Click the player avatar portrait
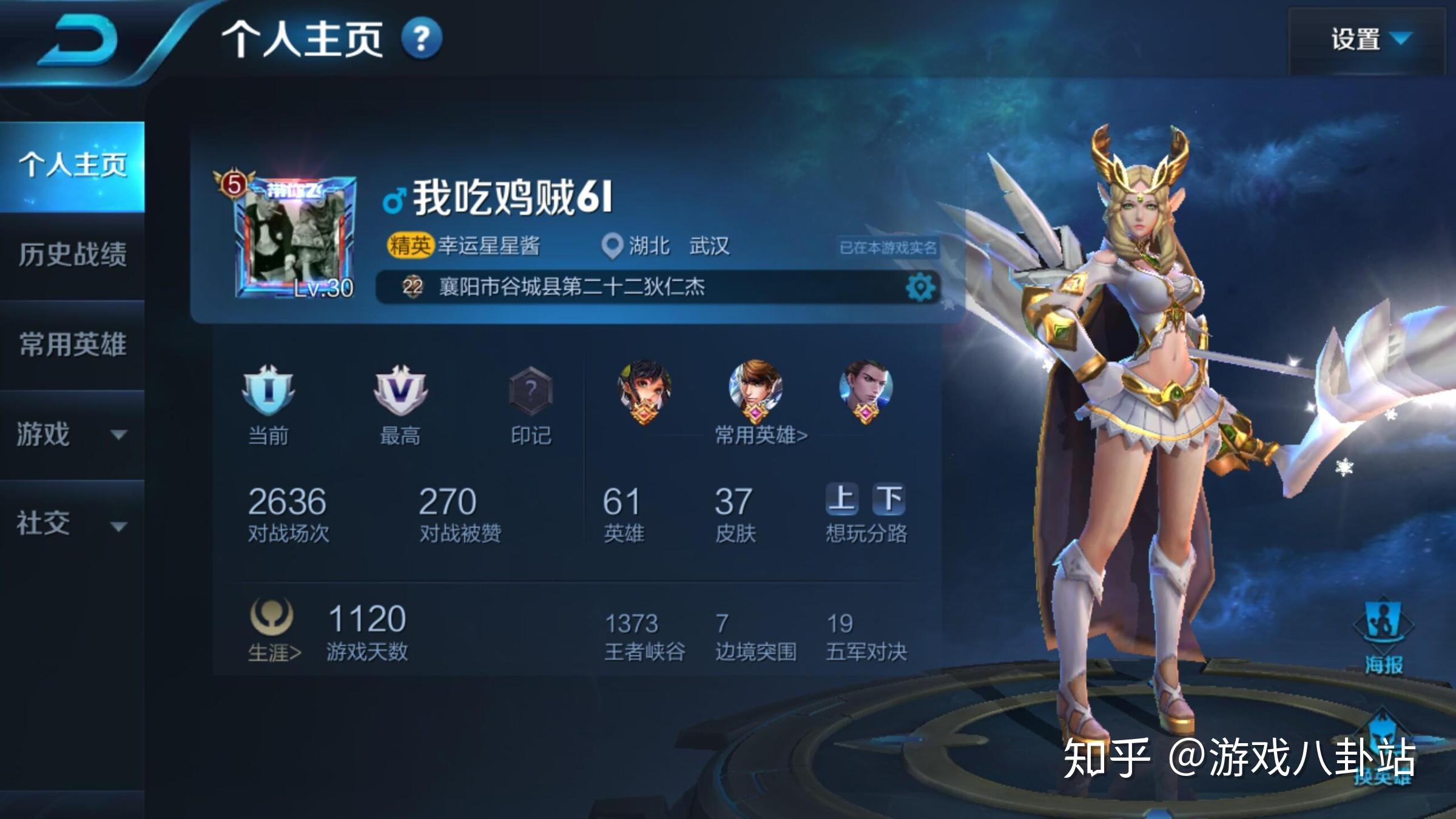The width and height of the screenshot is (1456, 819). point(295,238)
